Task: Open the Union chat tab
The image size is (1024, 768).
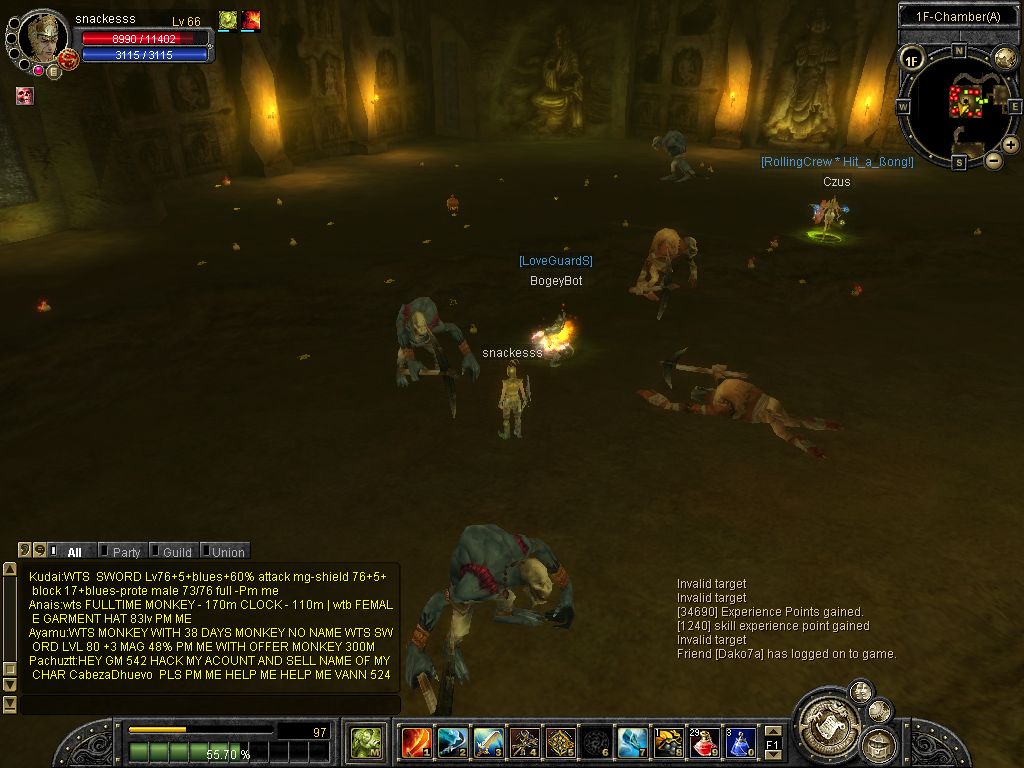Action: (227, 551)
